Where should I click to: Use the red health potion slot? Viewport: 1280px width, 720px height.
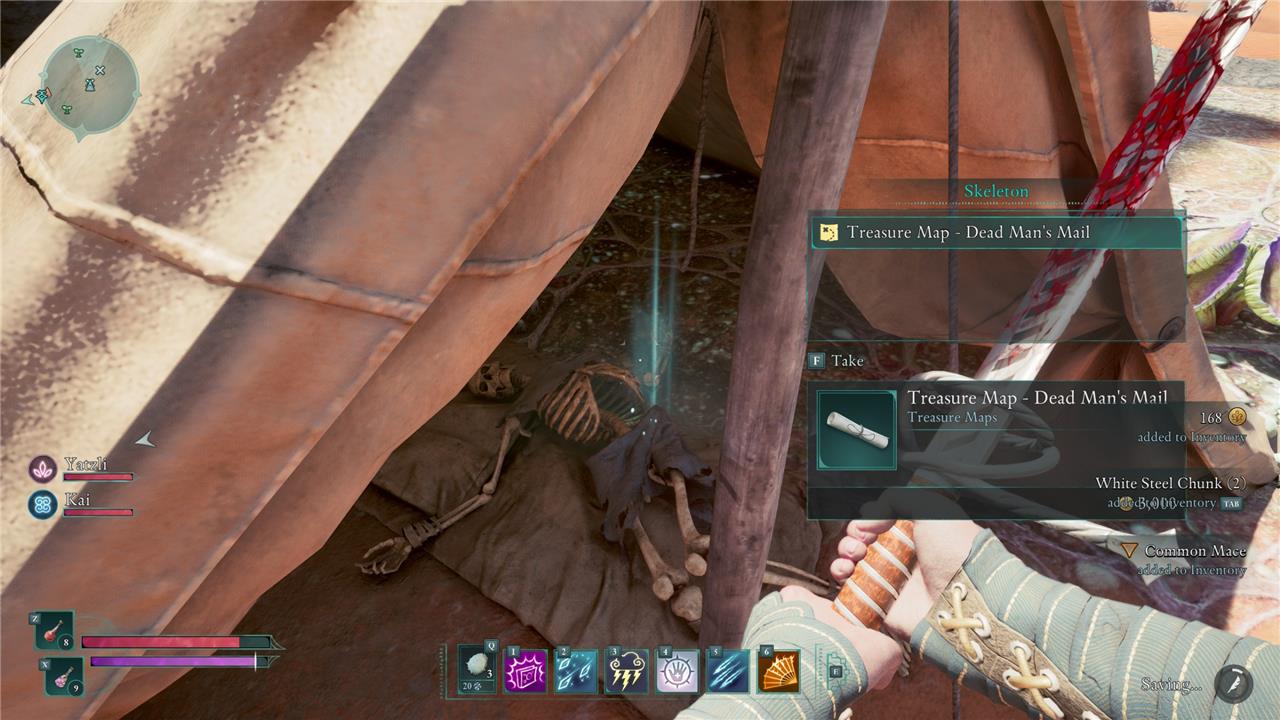coord(54,631)
